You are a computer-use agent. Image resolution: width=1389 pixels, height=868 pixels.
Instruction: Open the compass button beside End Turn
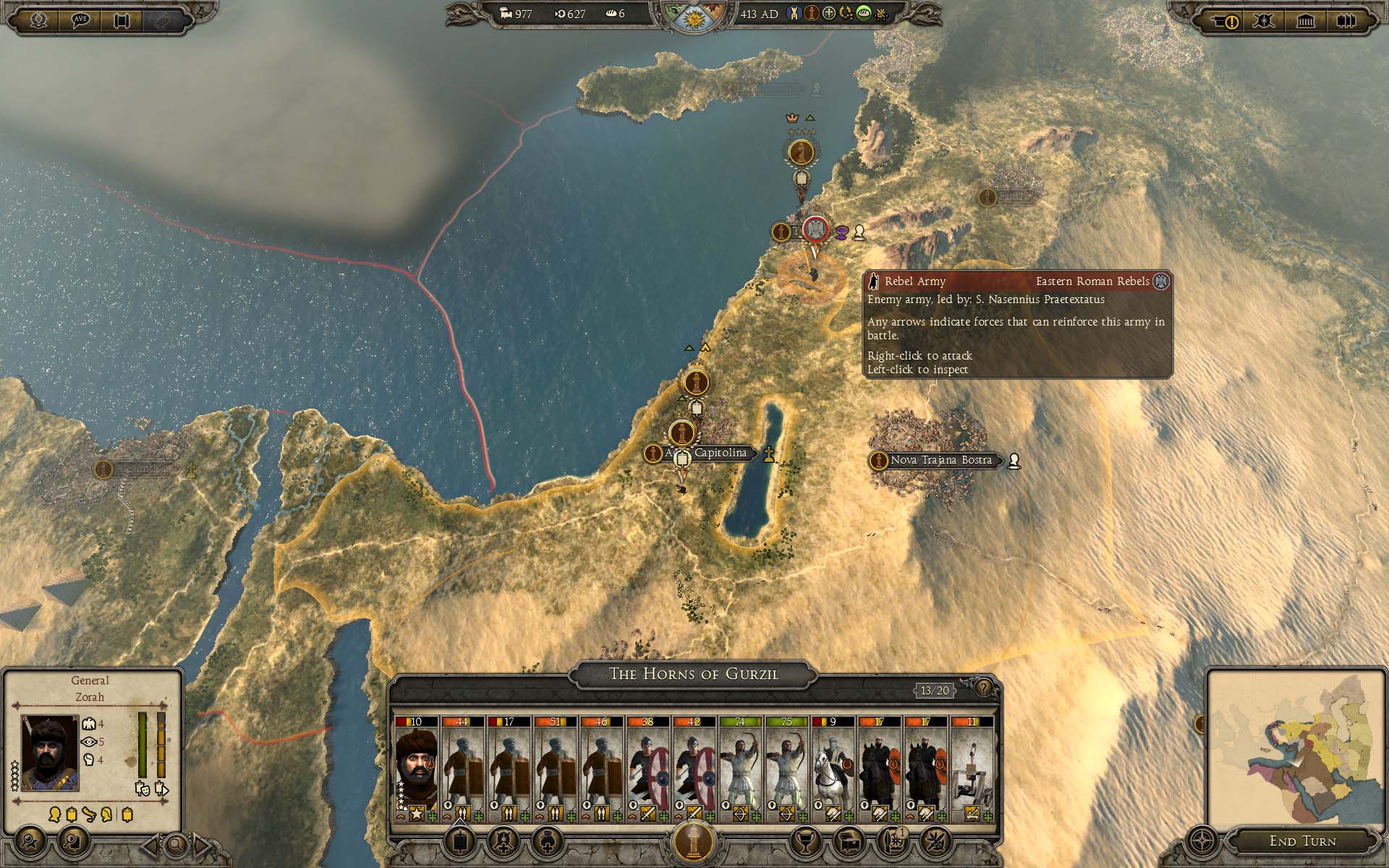tap(1202, 841)
